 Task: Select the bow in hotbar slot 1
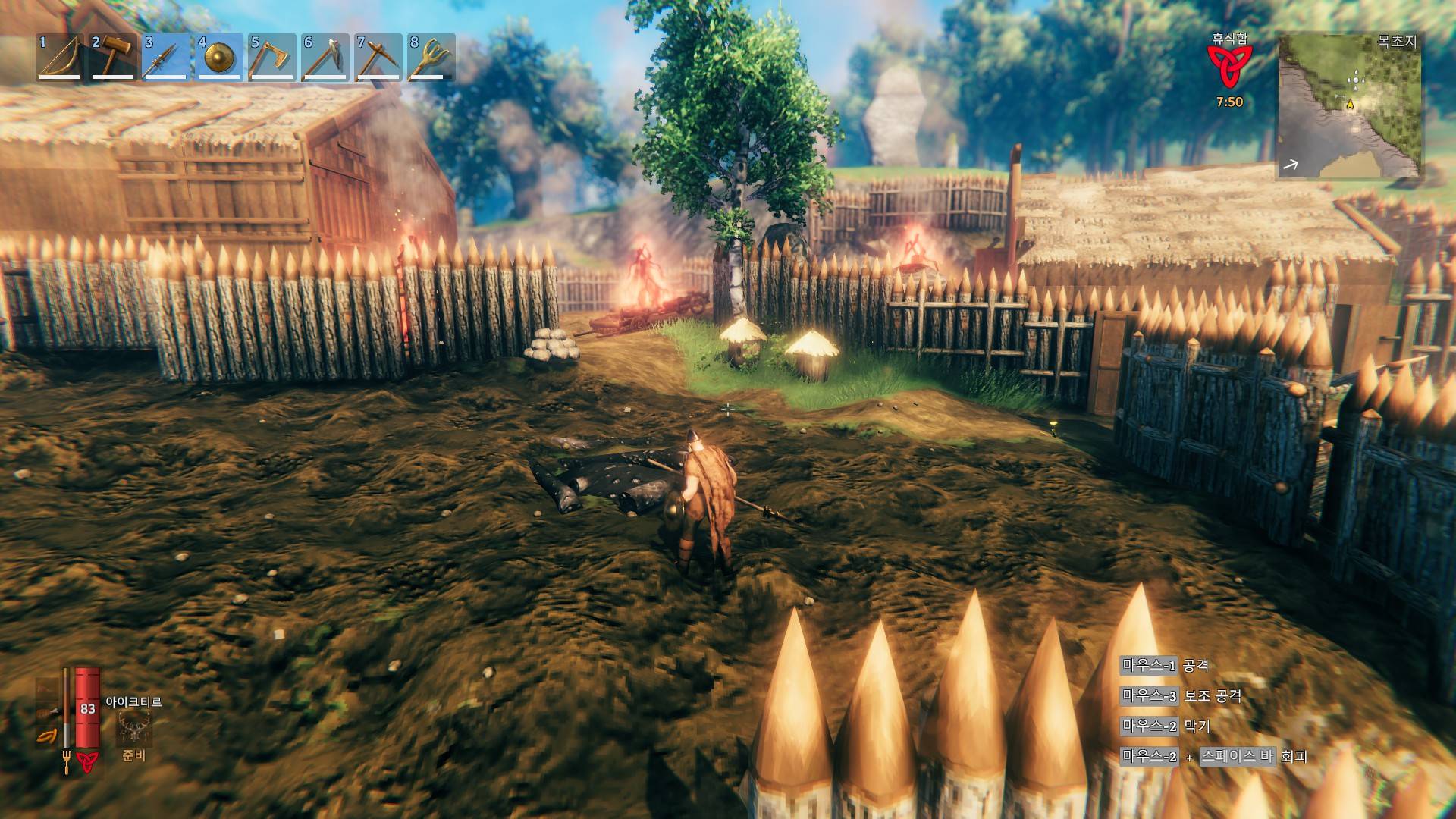click(60, 57)
